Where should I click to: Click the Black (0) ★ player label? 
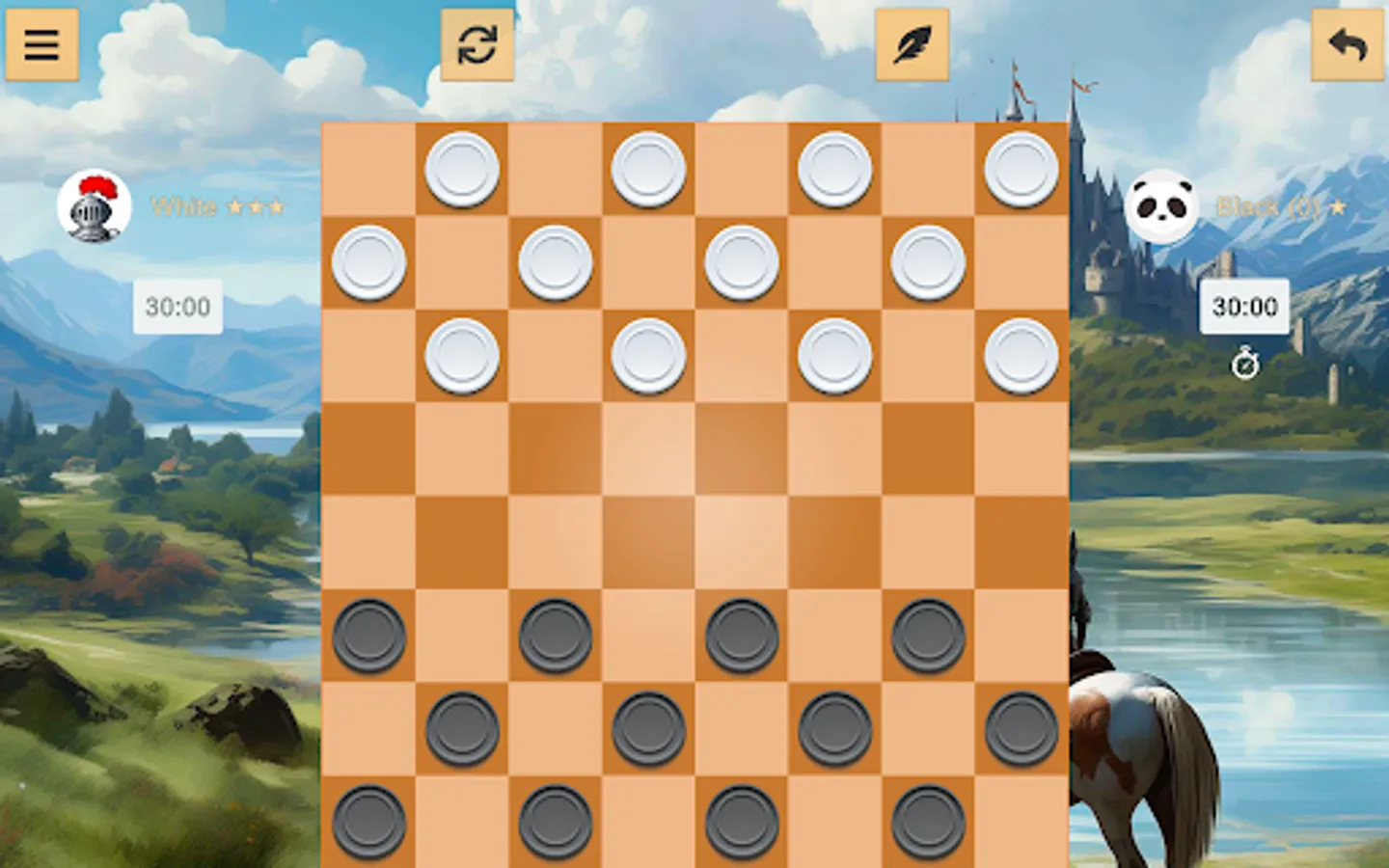(1280, 205)
